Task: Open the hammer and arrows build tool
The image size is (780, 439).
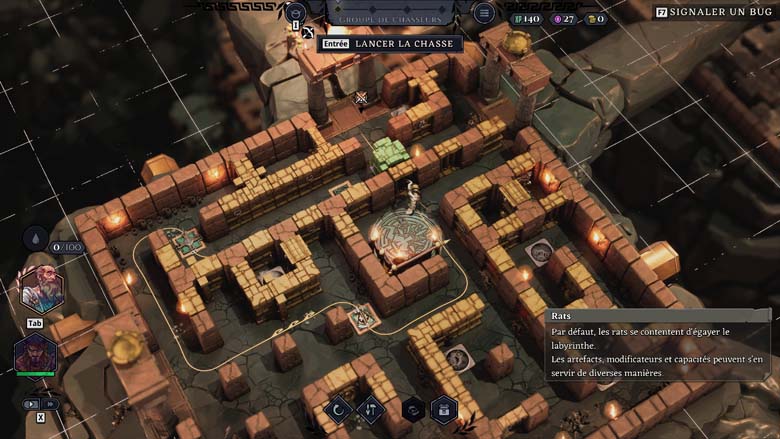Action: tap(371, 409)
